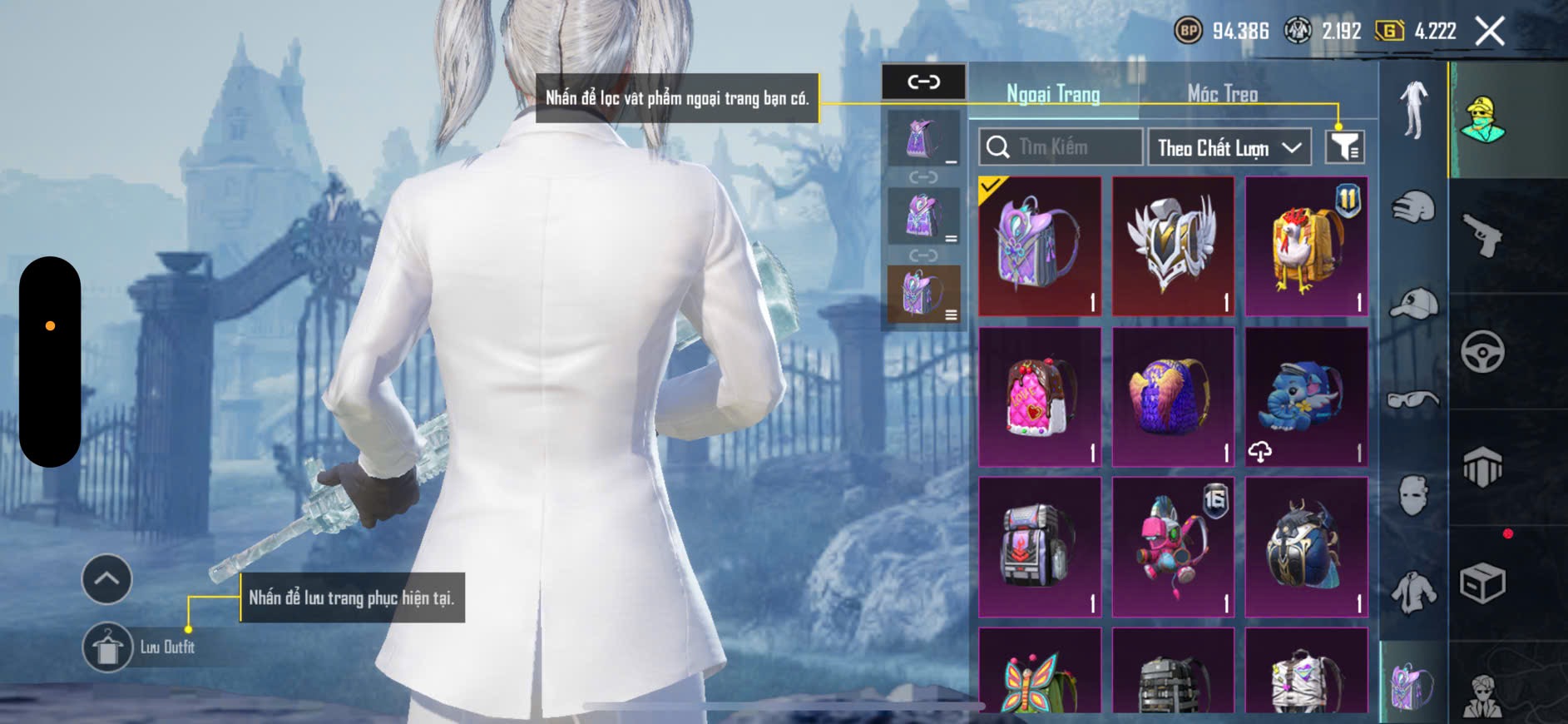Show the cap headwear category
1568x724 pixels.
[1413, 304]
